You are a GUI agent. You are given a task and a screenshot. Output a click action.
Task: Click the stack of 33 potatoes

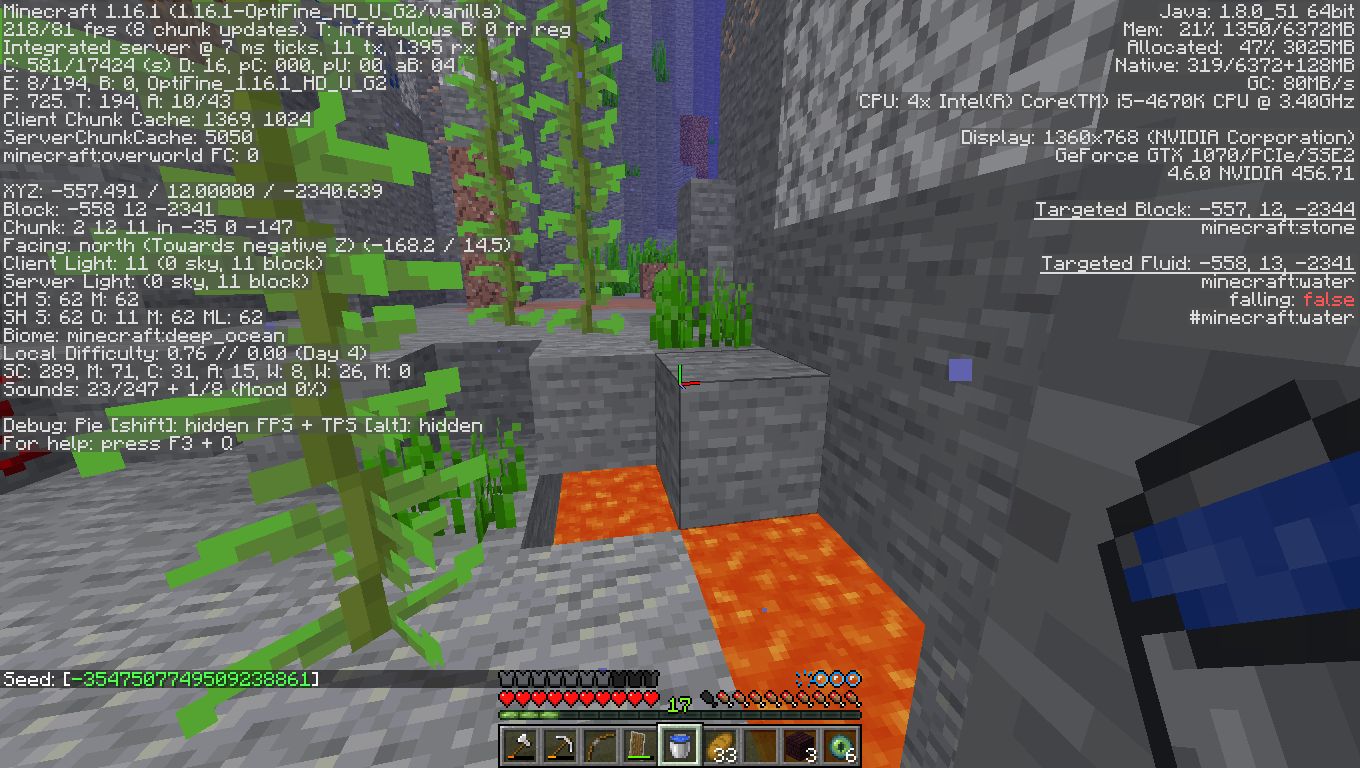coord(720,745)
